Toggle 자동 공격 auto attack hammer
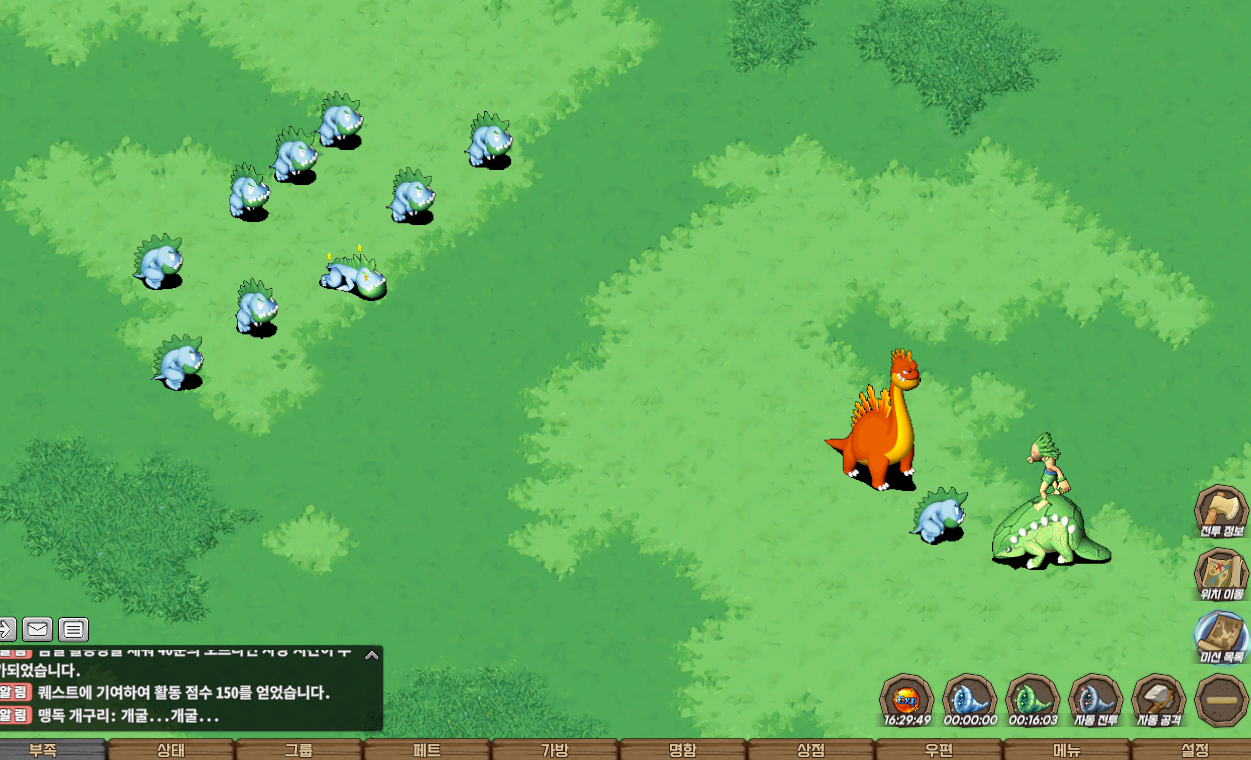 point(1158,699)
